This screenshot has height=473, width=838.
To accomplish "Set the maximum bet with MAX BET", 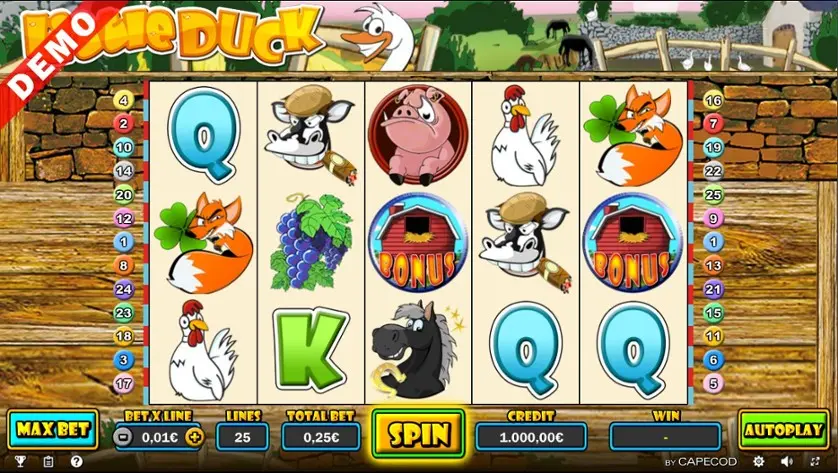I will 52,430.
